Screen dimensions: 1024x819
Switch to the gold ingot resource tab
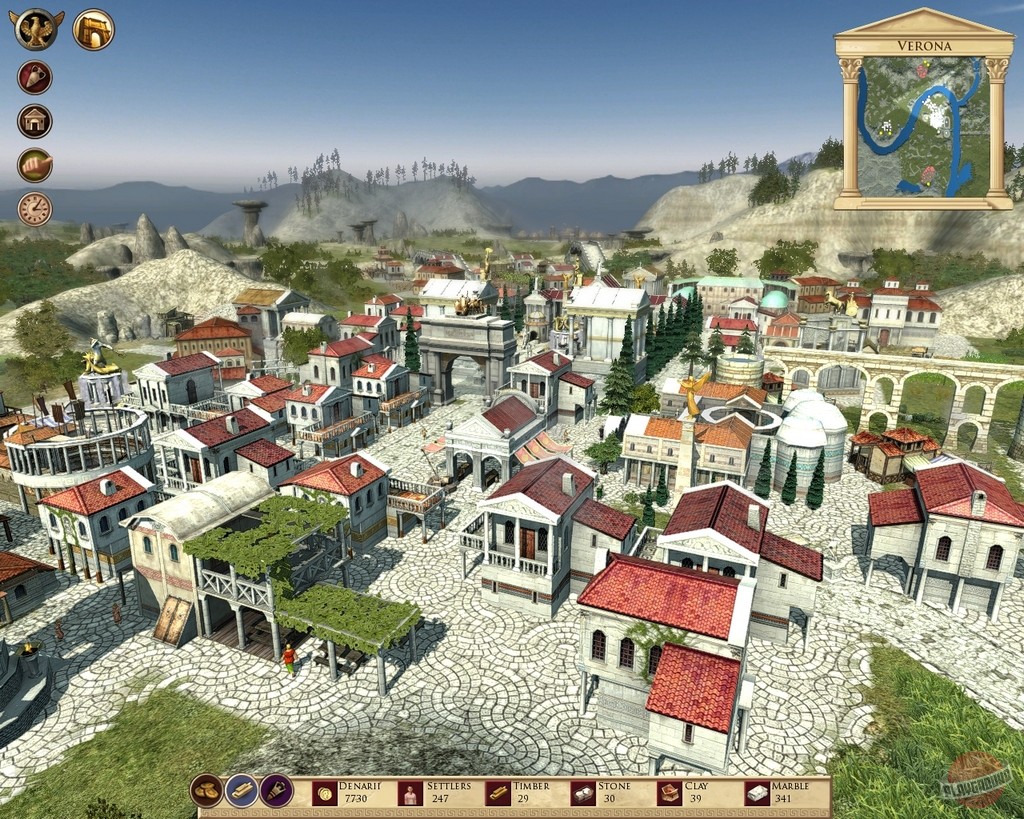(x=241, y=791)
